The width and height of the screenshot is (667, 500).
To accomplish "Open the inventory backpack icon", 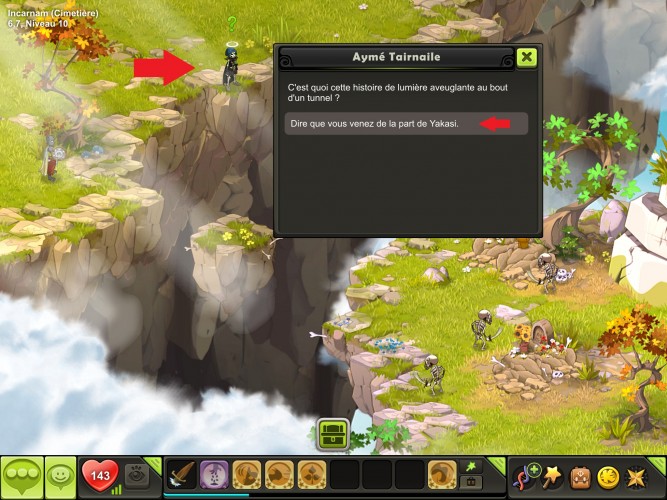I will tap(580, 475).
